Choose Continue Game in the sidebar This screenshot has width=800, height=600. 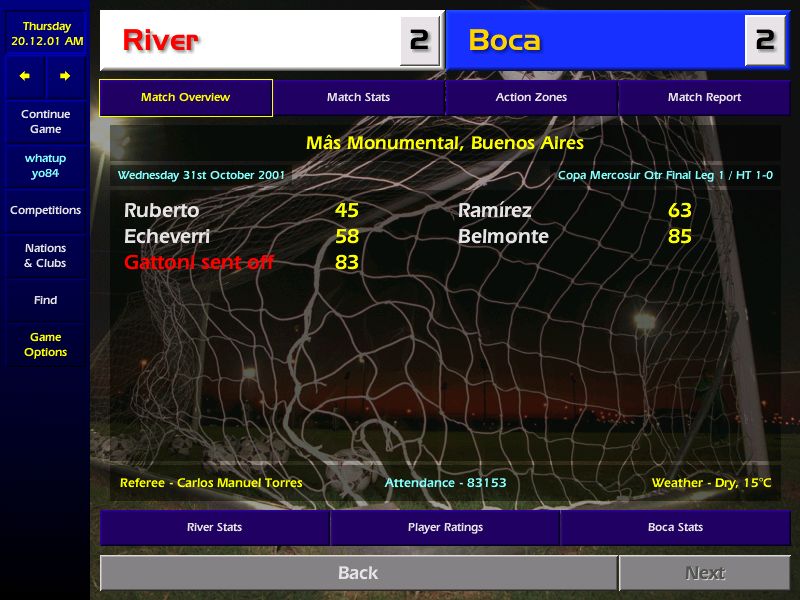coord(45,122)
